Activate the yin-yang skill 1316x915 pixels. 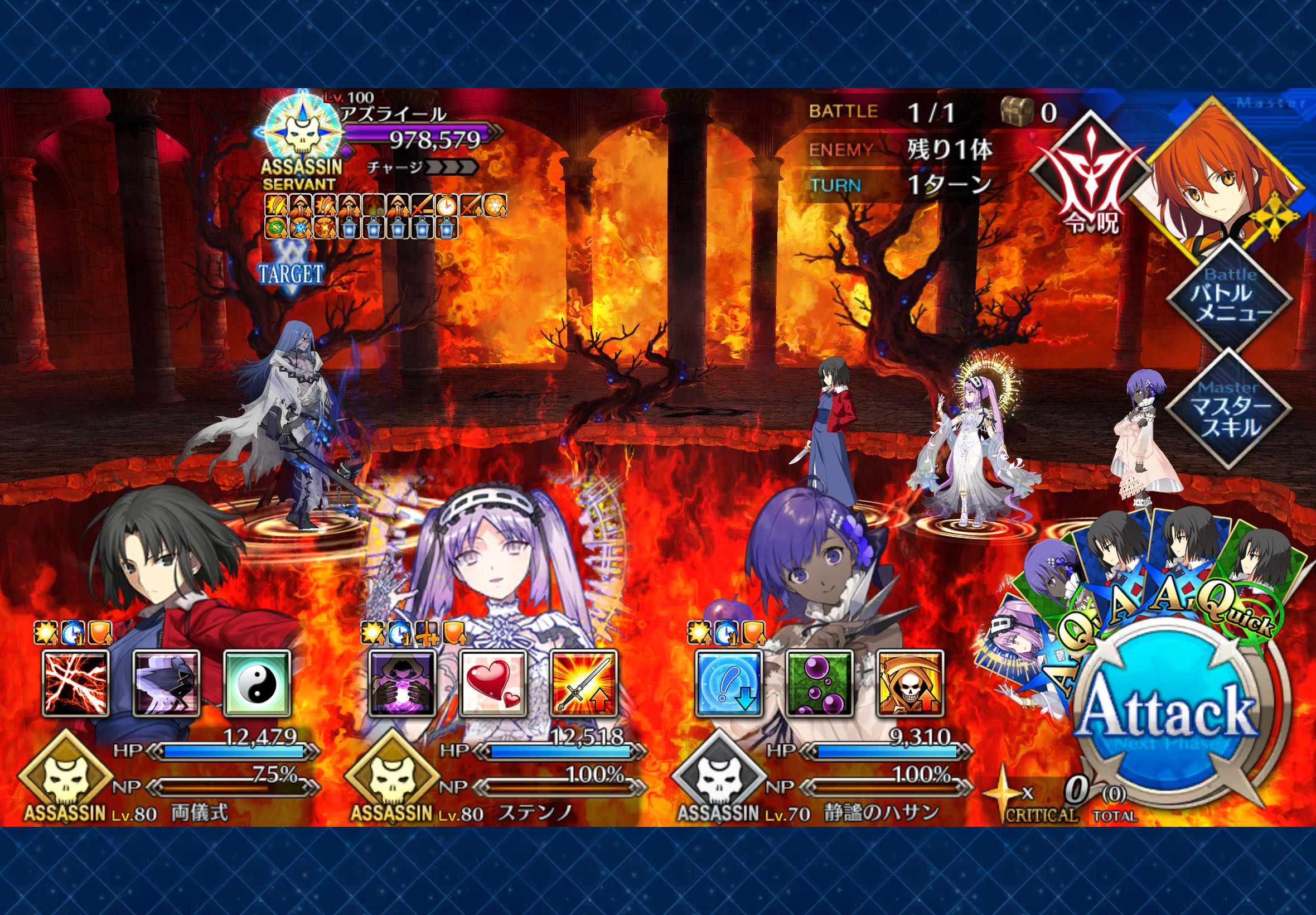257,682
